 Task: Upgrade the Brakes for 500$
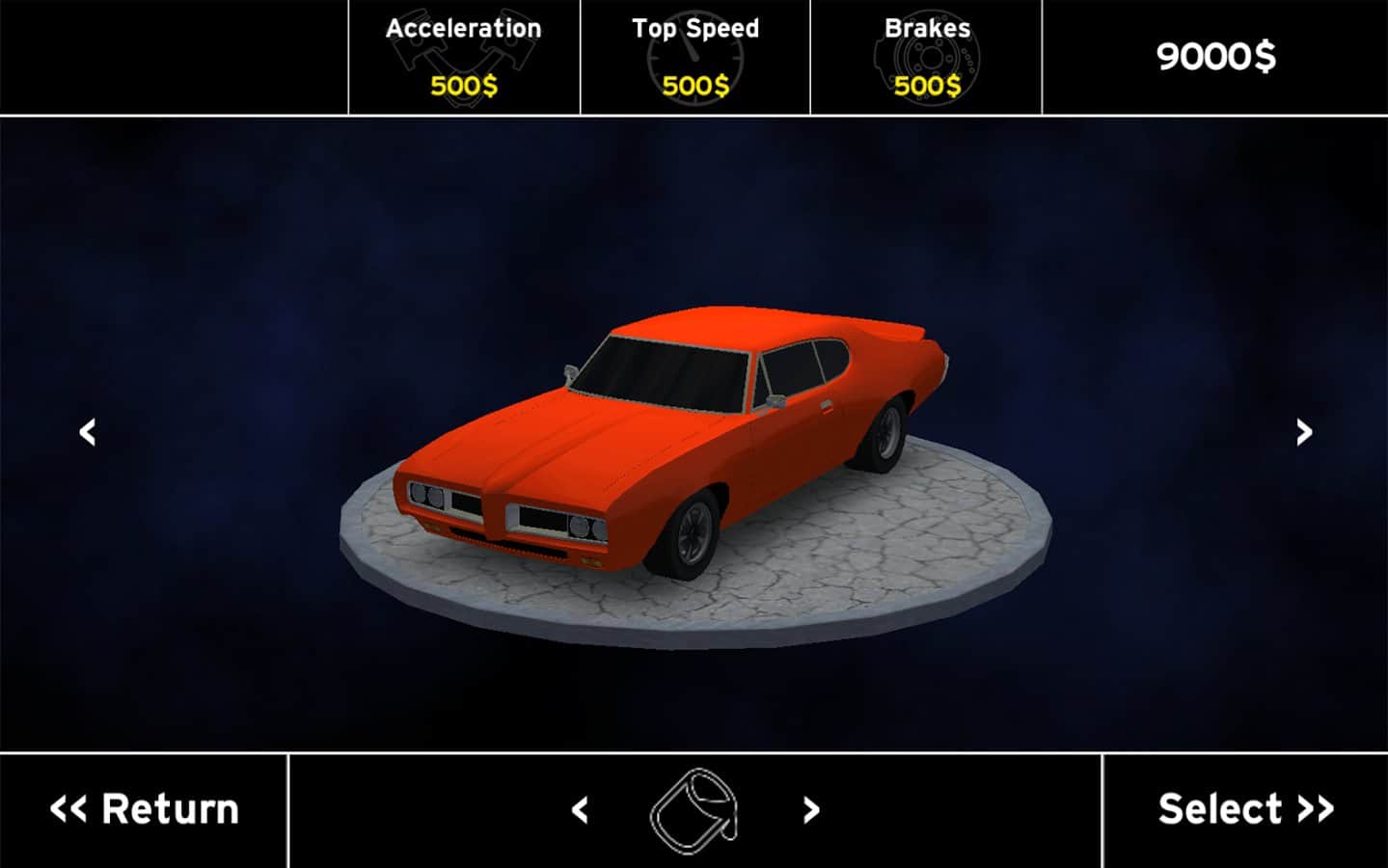coord(927,58)
